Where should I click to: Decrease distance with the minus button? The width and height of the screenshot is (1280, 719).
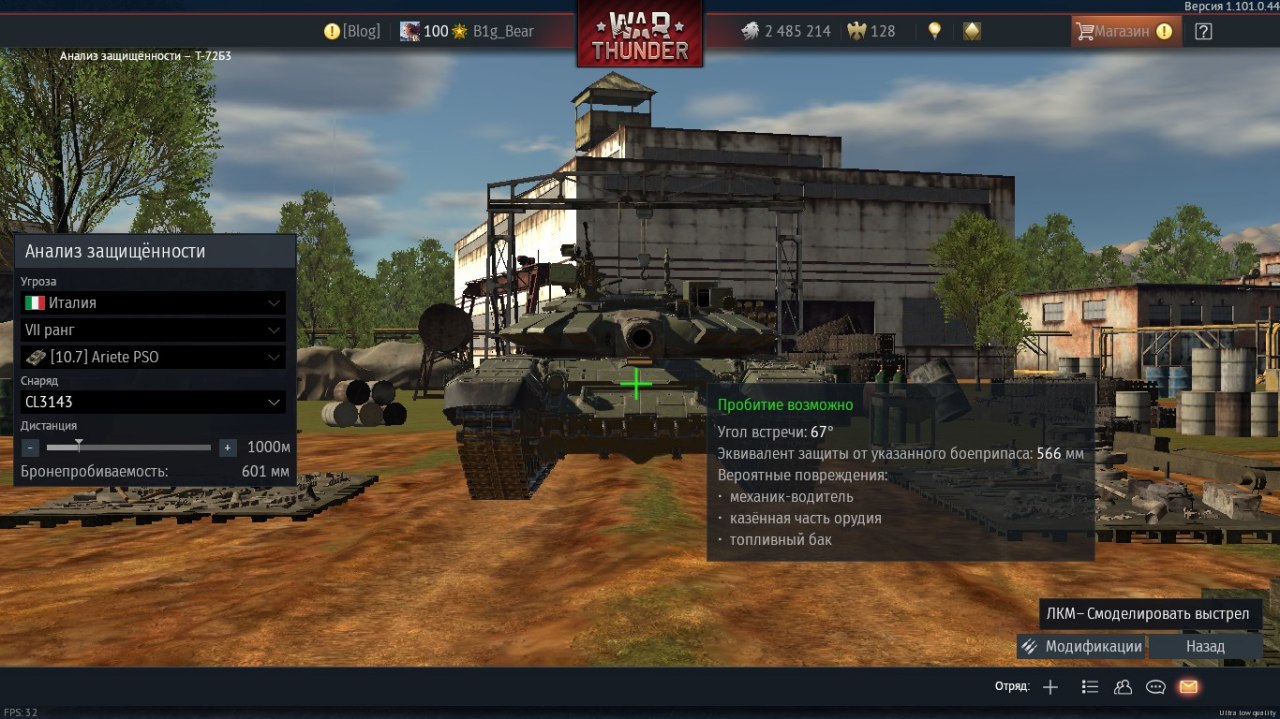(x=31, y=448)
